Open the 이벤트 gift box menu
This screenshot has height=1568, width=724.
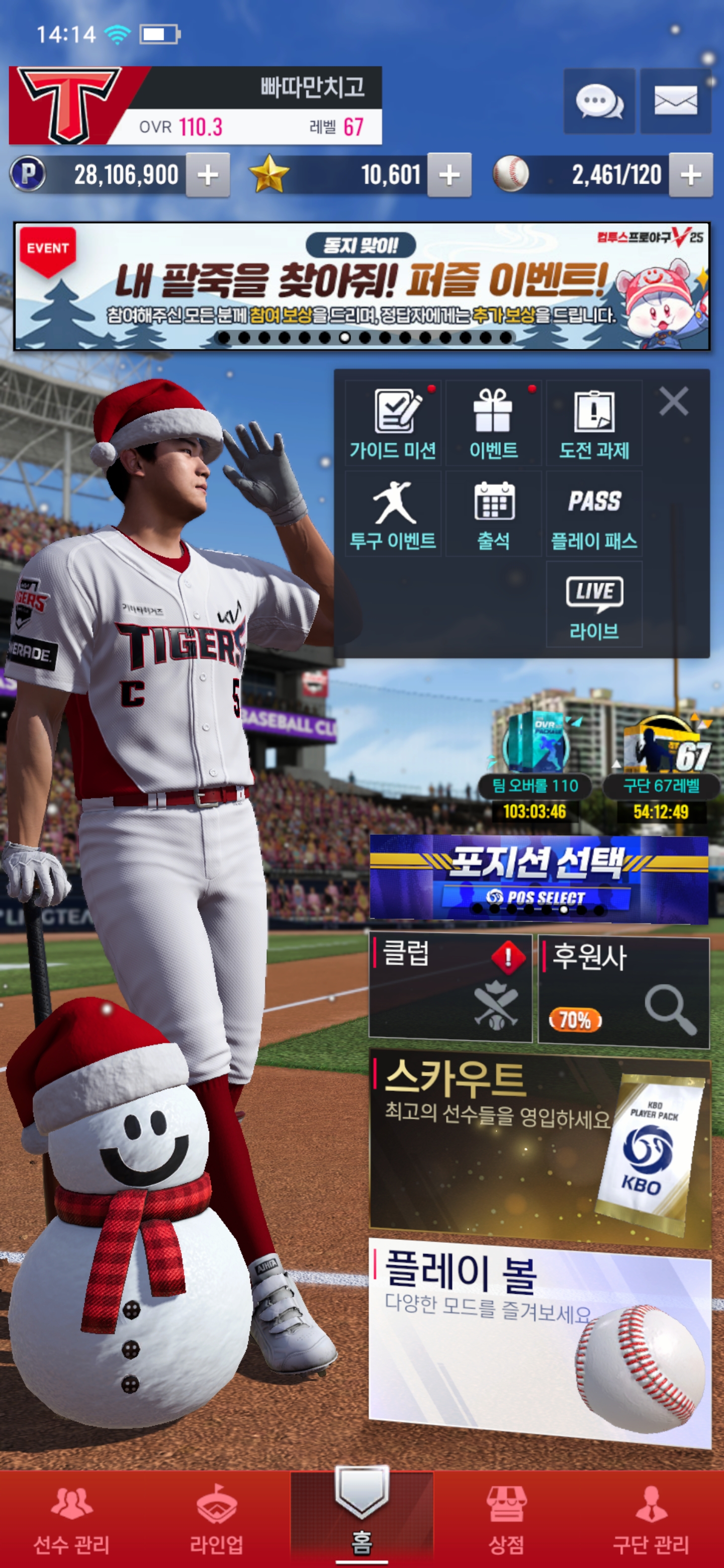tap(493, 424)
